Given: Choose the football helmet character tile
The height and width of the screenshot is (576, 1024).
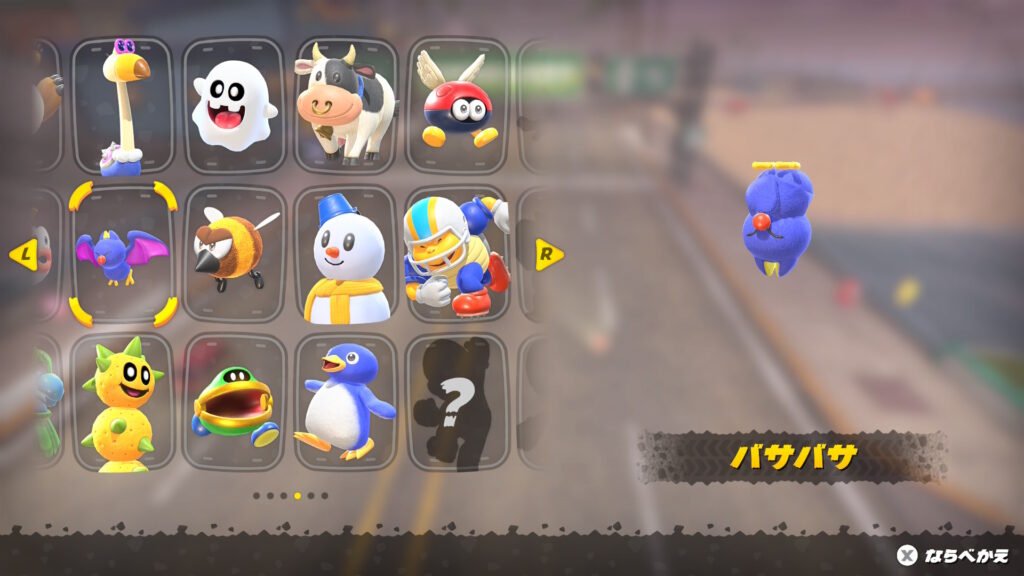Looking at the screenshot, I should tap(456, 254).
